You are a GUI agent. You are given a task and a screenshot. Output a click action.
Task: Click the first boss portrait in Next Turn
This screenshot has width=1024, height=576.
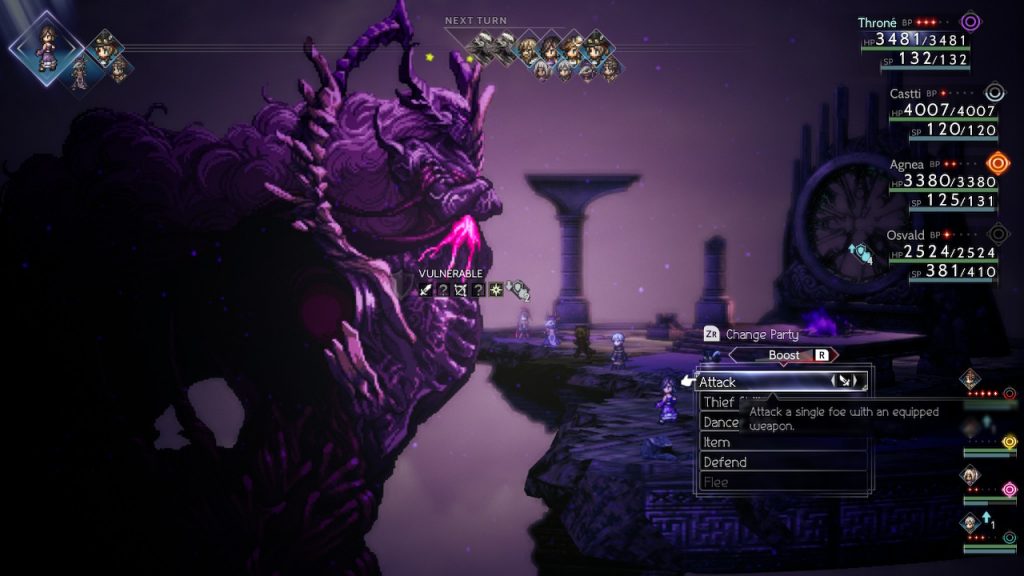482,43
